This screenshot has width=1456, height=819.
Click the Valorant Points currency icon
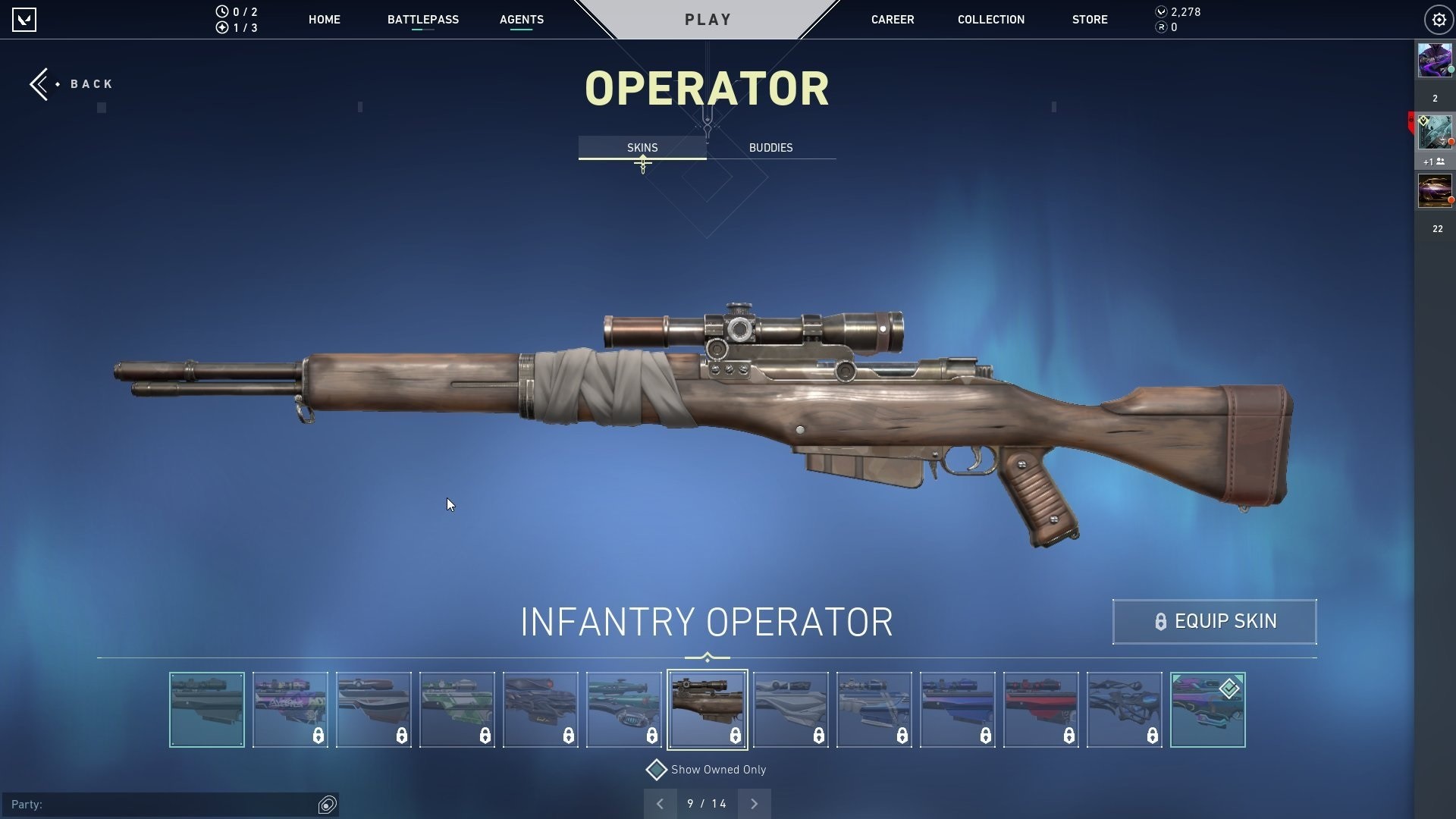click(x=1160, y=11)
